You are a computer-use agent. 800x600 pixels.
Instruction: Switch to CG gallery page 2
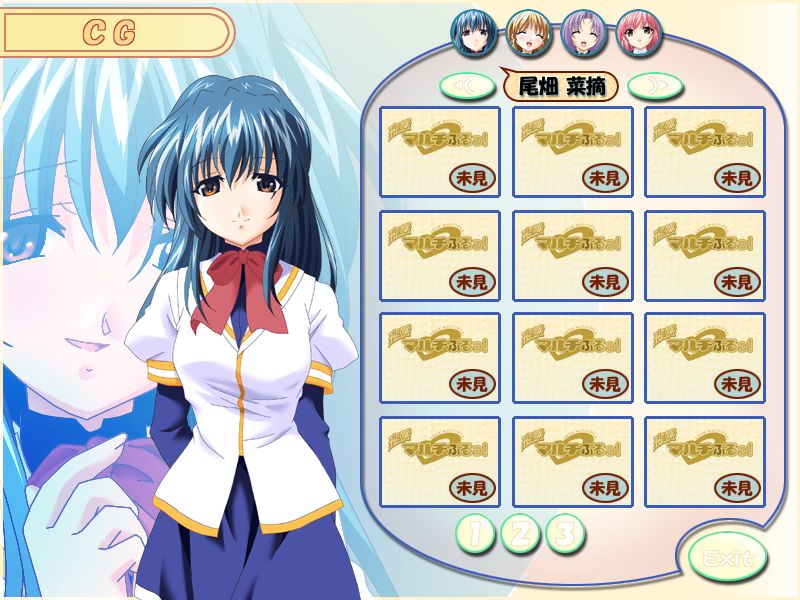[521, 534]
